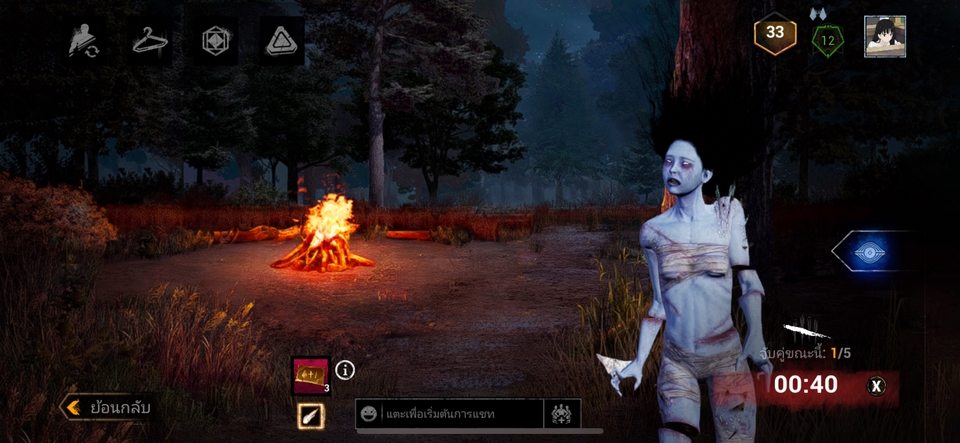Open the player profile avatar
Image resolution: width=960 pixels, height=443 pixels.
click(x=885, y=36)
